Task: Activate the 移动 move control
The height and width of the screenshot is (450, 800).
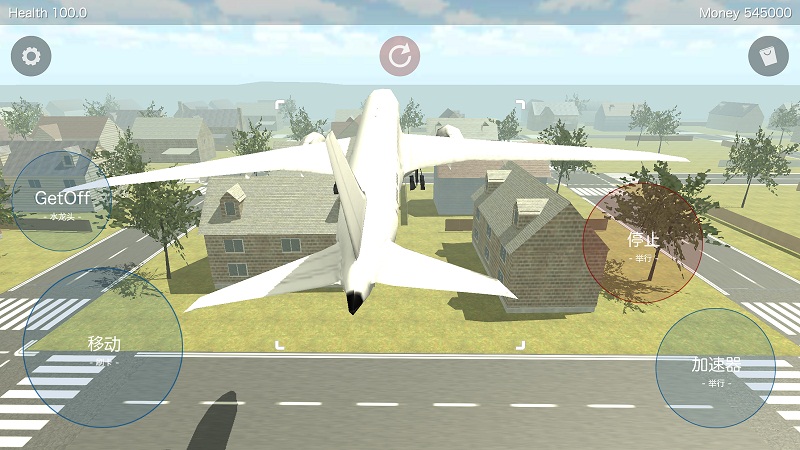Action: 103,346
